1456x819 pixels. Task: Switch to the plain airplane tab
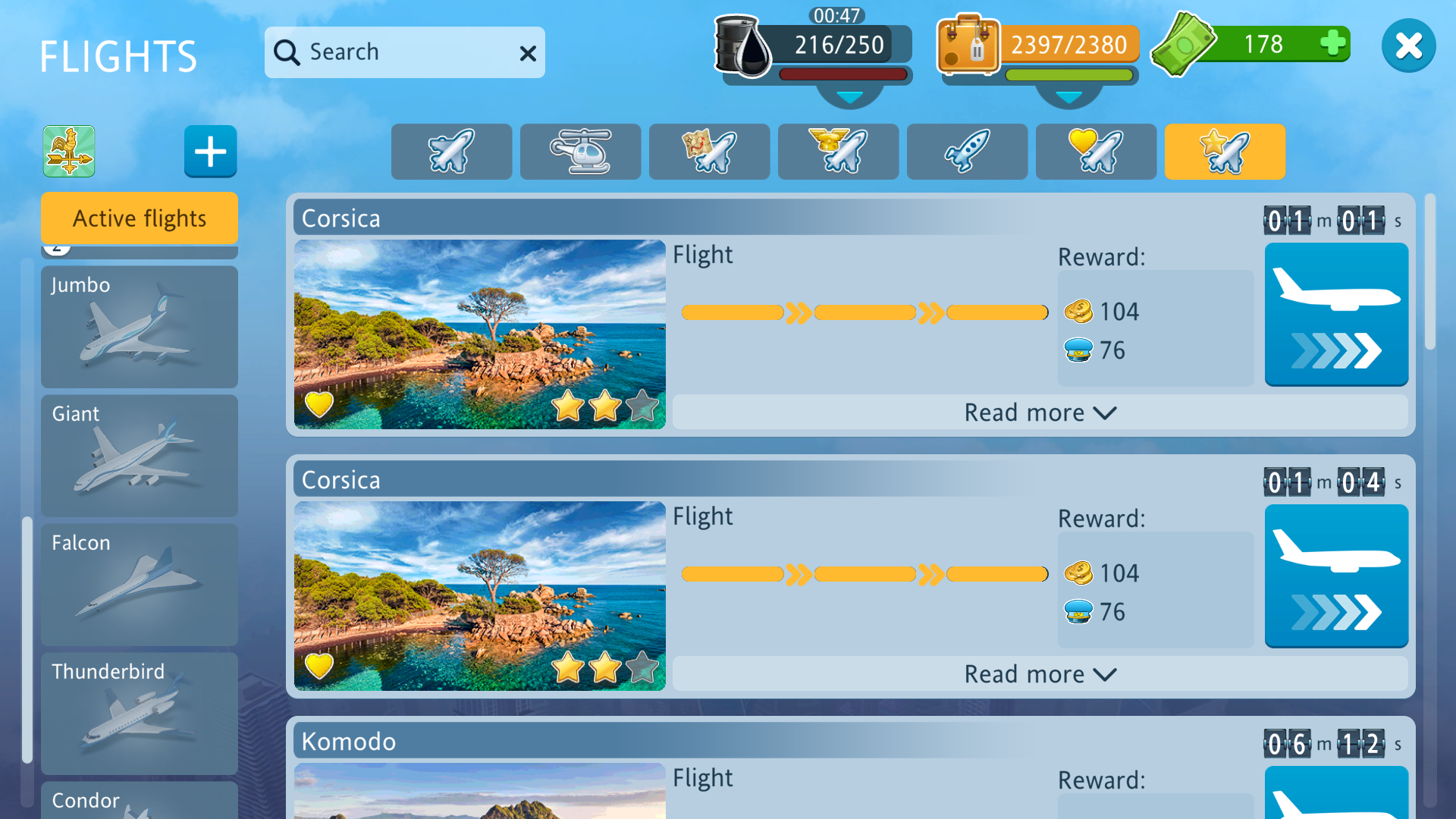(x=451, y=152)
